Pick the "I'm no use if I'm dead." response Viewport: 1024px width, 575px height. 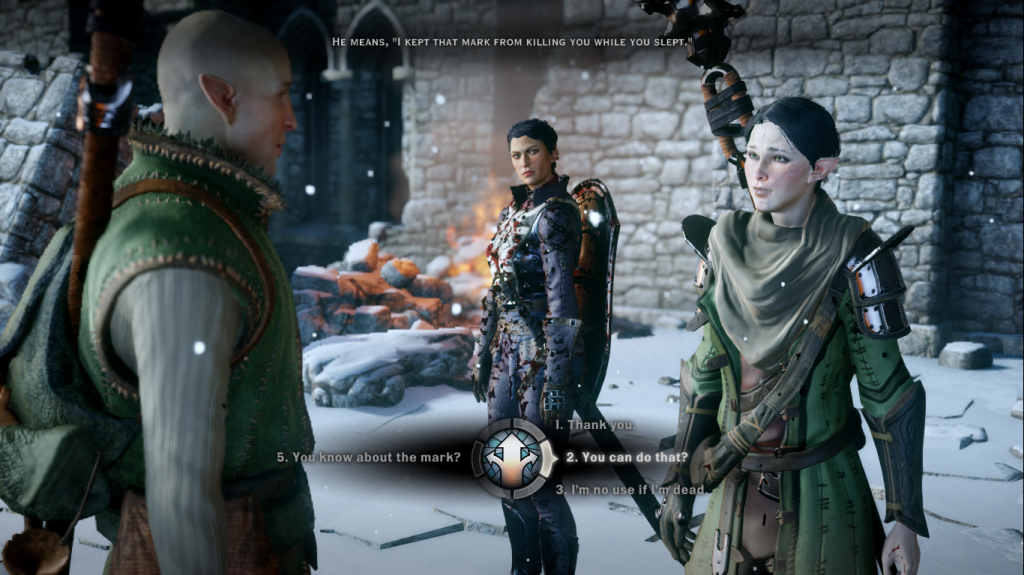[630, 489]
